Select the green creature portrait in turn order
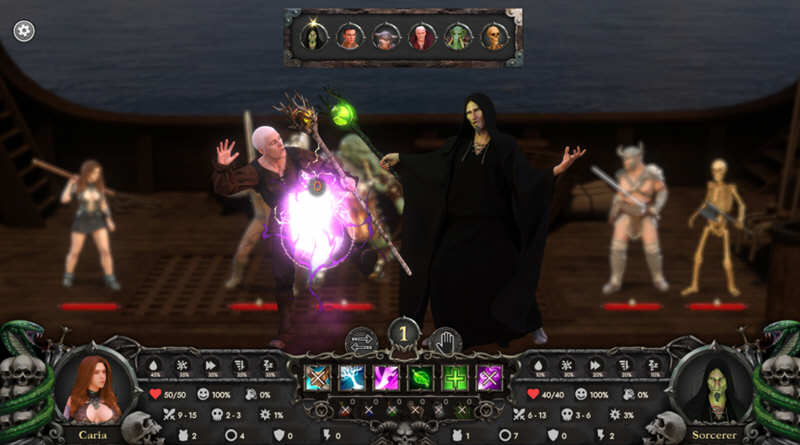 (457, 38)
